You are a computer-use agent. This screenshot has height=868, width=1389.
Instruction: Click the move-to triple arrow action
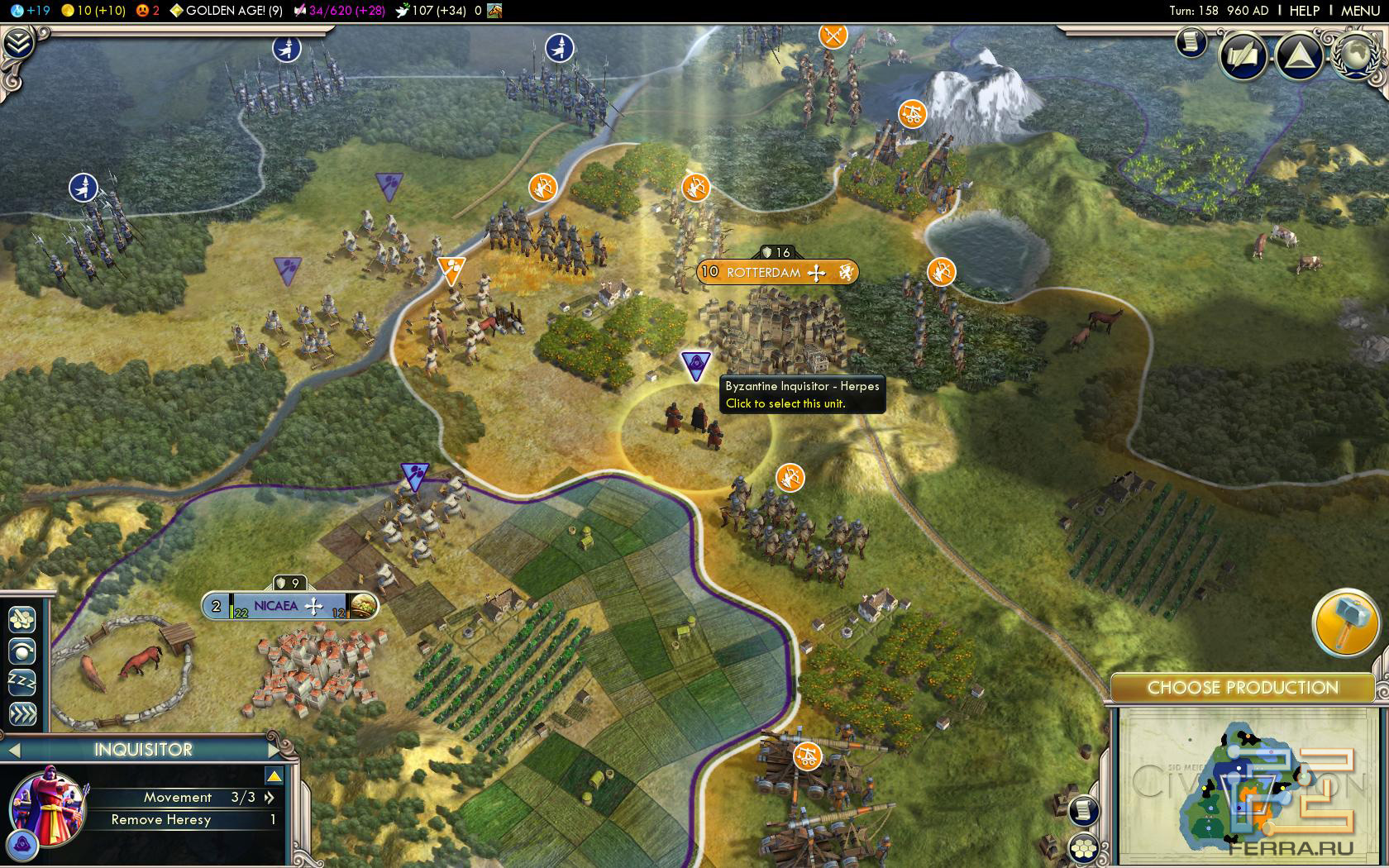pyautogui.click(x=22, y=713)
